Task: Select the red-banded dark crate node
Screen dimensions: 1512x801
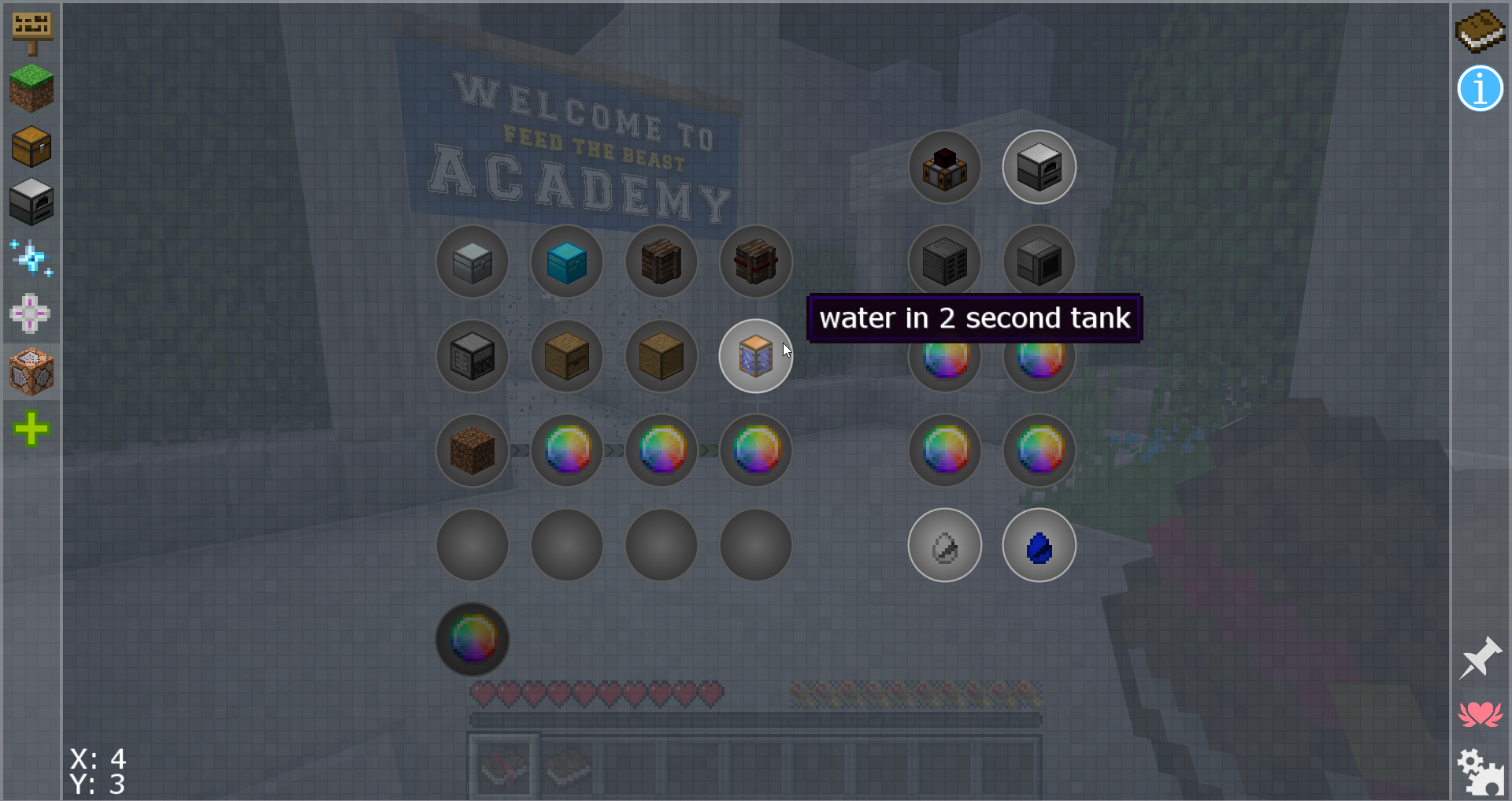Action: pos(756,261)
